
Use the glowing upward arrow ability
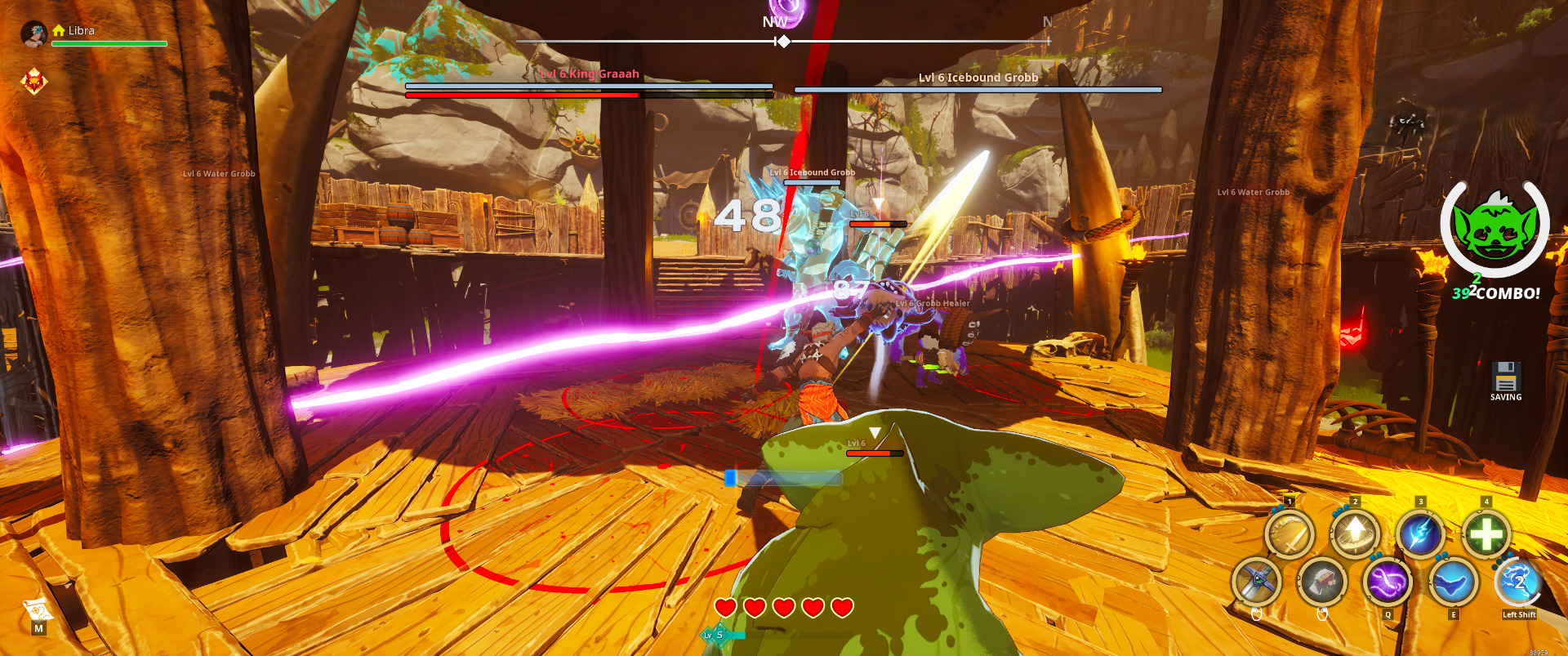(1355, 535)
